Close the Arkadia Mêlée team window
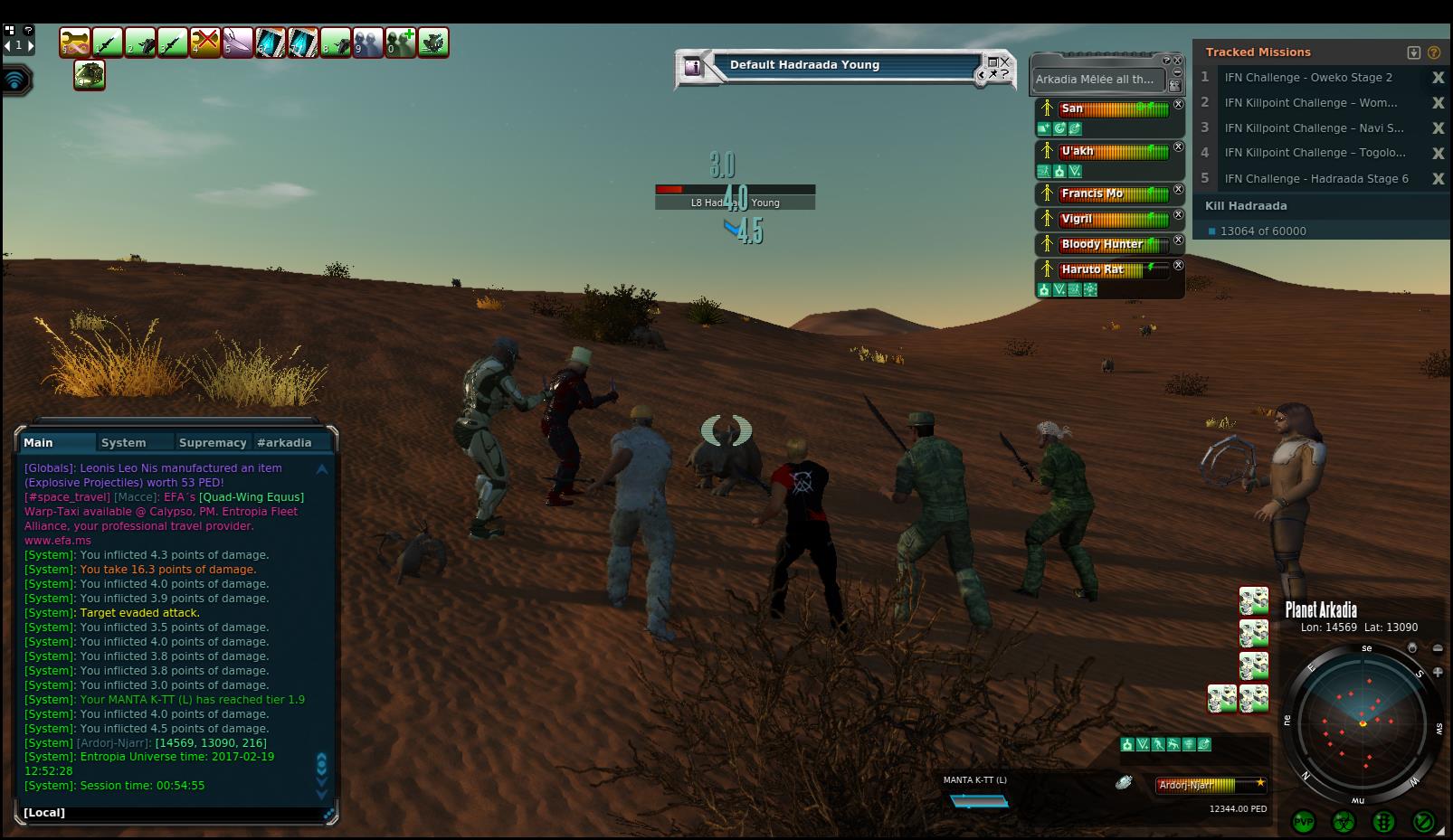Viewport: 1453px width, 840px height. [1177, 61]
